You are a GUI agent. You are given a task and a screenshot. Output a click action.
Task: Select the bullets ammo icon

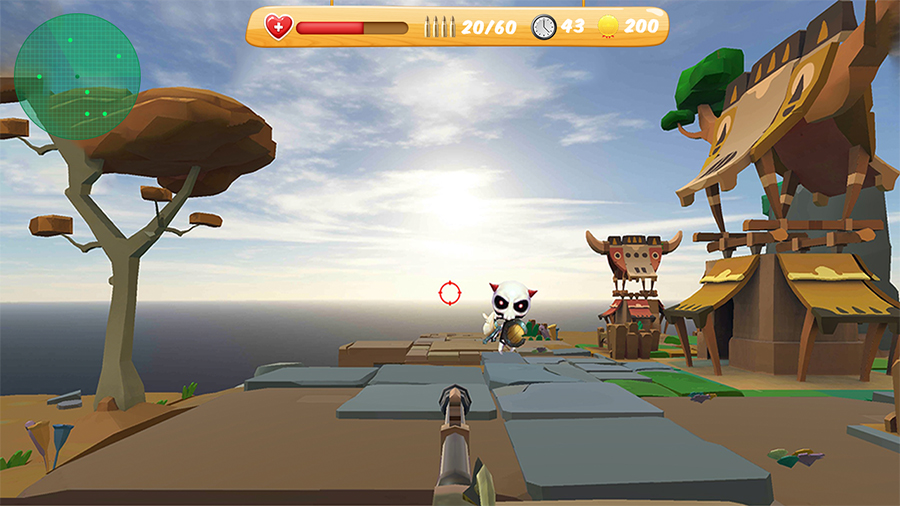click(439, 27)
